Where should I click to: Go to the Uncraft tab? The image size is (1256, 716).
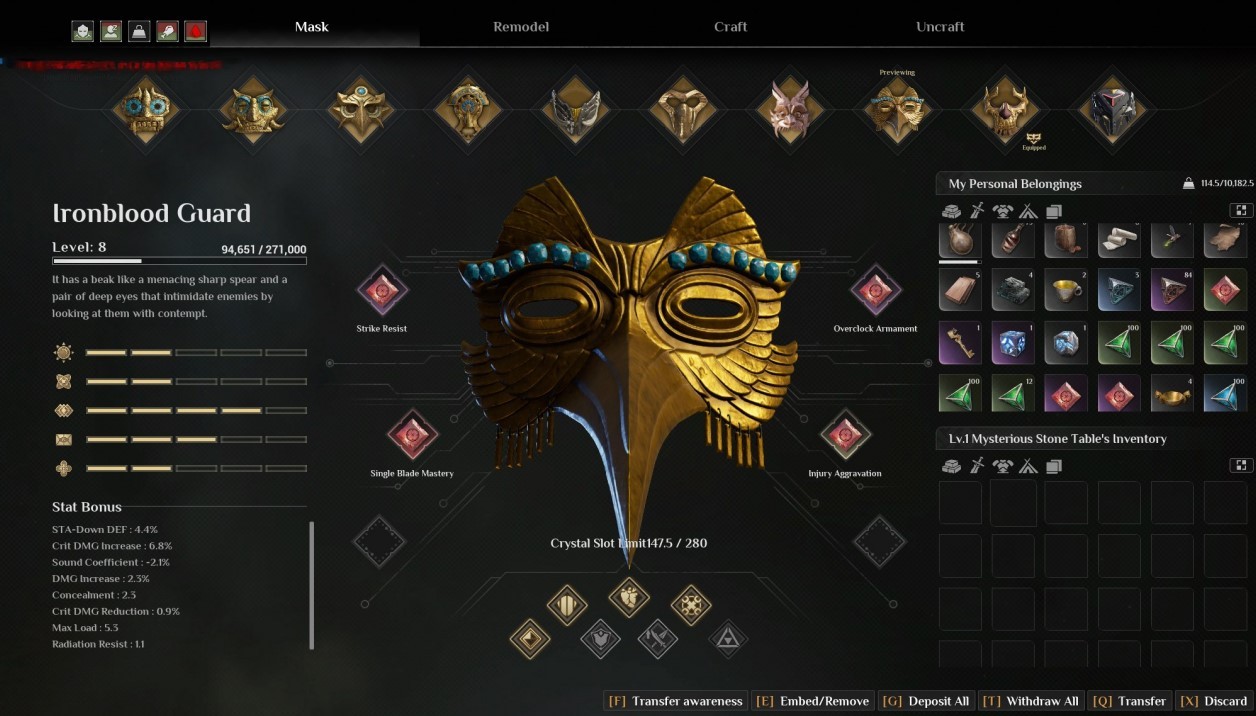(x=940, y=27)
